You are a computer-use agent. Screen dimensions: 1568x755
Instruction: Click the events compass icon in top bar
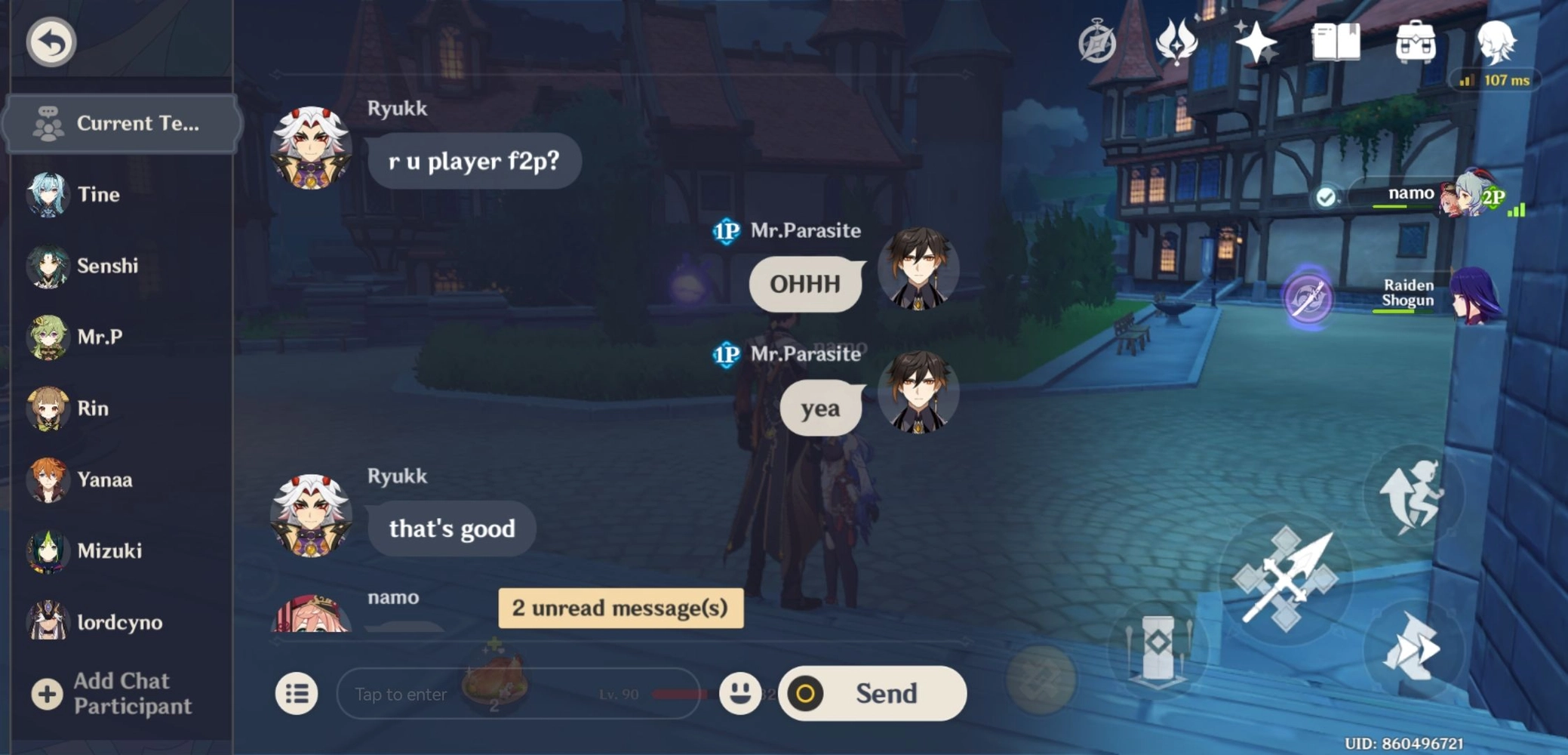(x=1098, y=42)
